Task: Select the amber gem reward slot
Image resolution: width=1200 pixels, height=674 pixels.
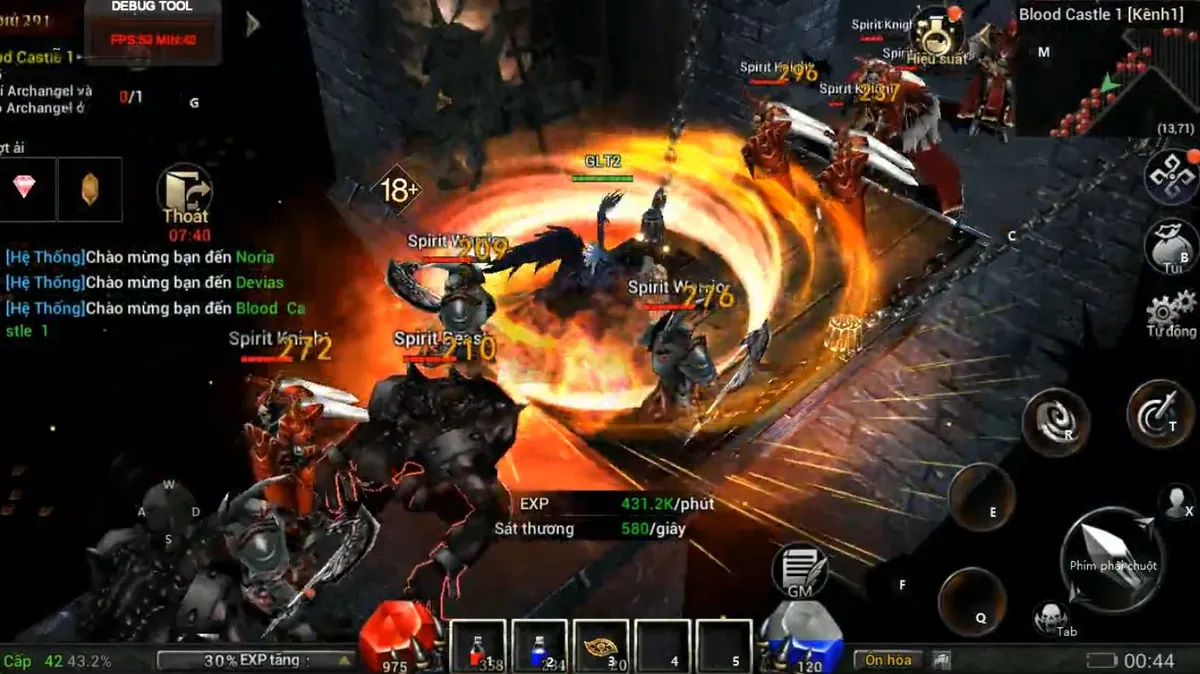Action: (90, 188)
